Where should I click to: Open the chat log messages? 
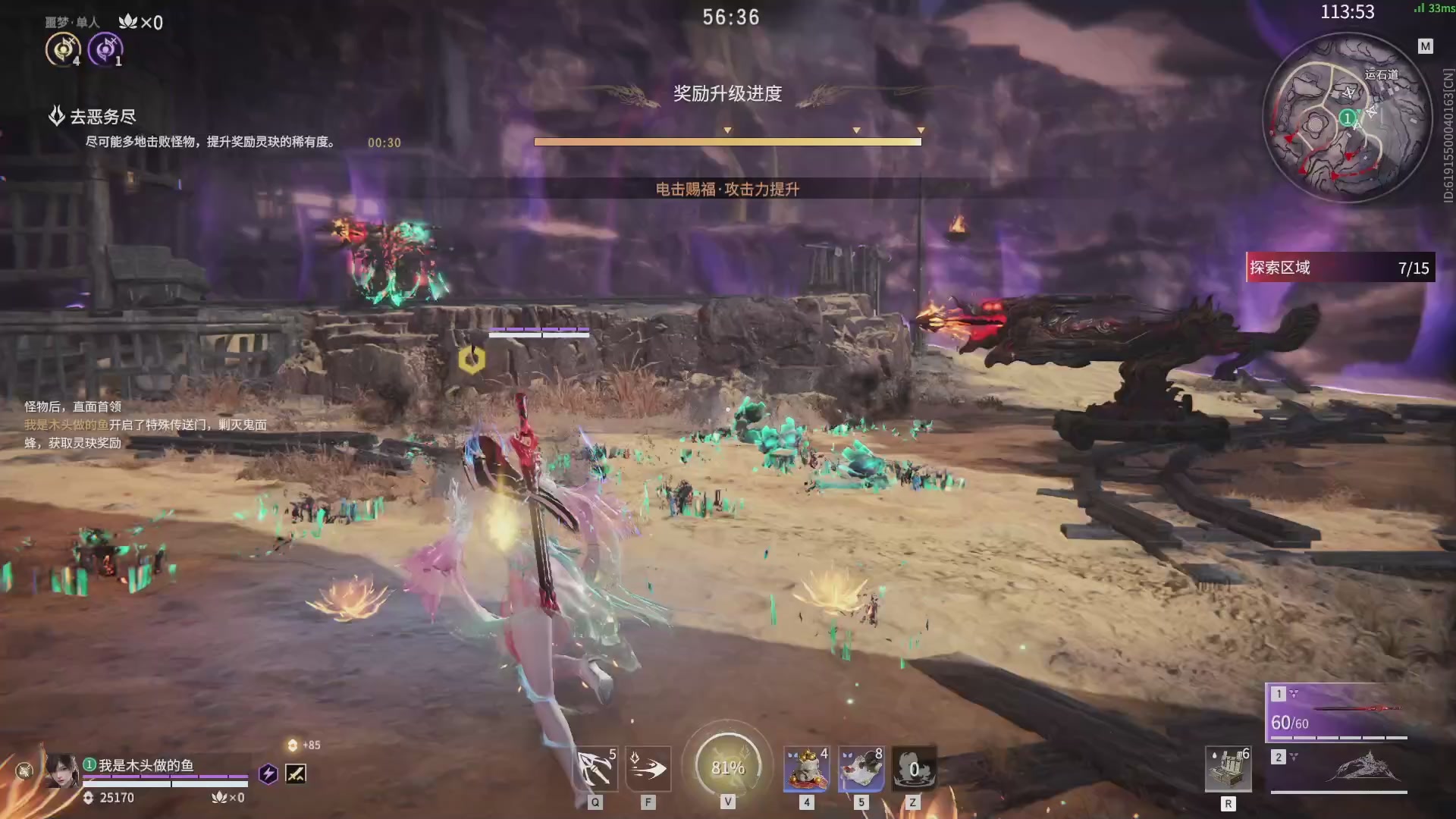[x=146, y=425]
